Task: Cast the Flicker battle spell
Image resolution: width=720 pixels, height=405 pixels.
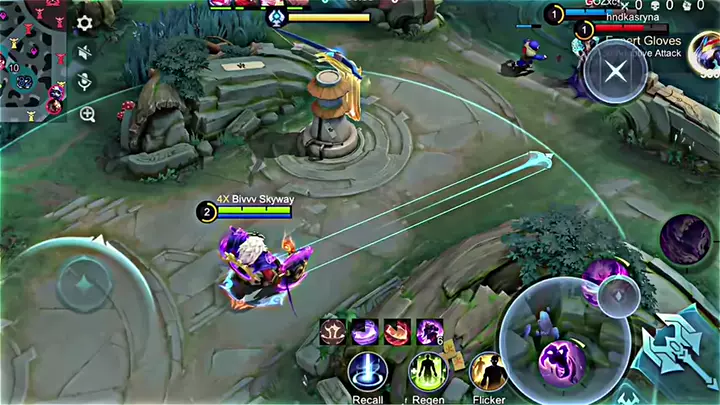Action: pos(488,372)
